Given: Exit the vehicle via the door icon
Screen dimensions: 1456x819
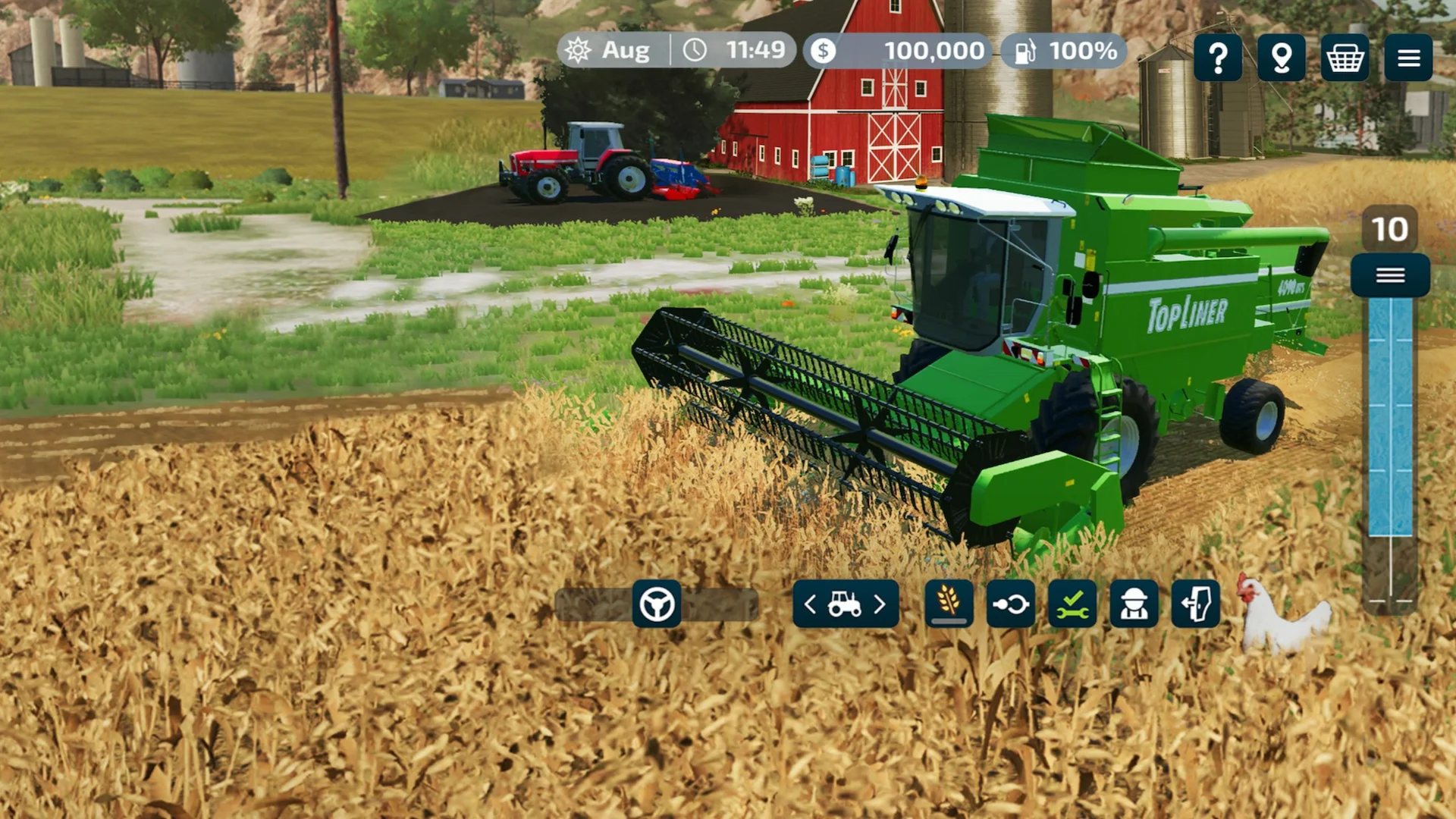Looking at the screenshot, I should pos(1197,604).
